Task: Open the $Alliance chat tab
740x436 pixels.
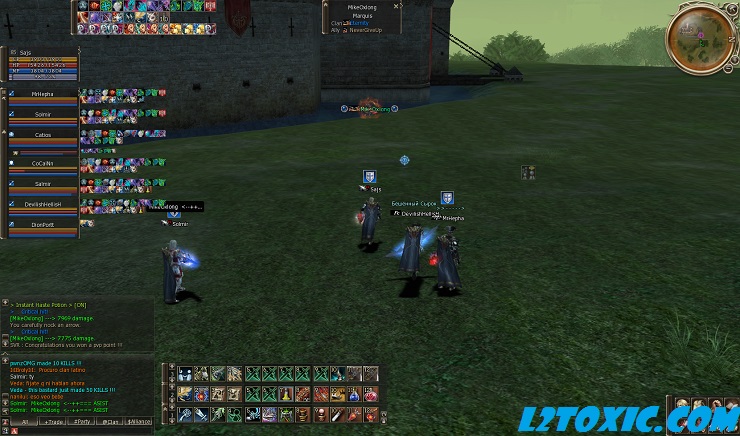Action: click(x=140, y=422)
